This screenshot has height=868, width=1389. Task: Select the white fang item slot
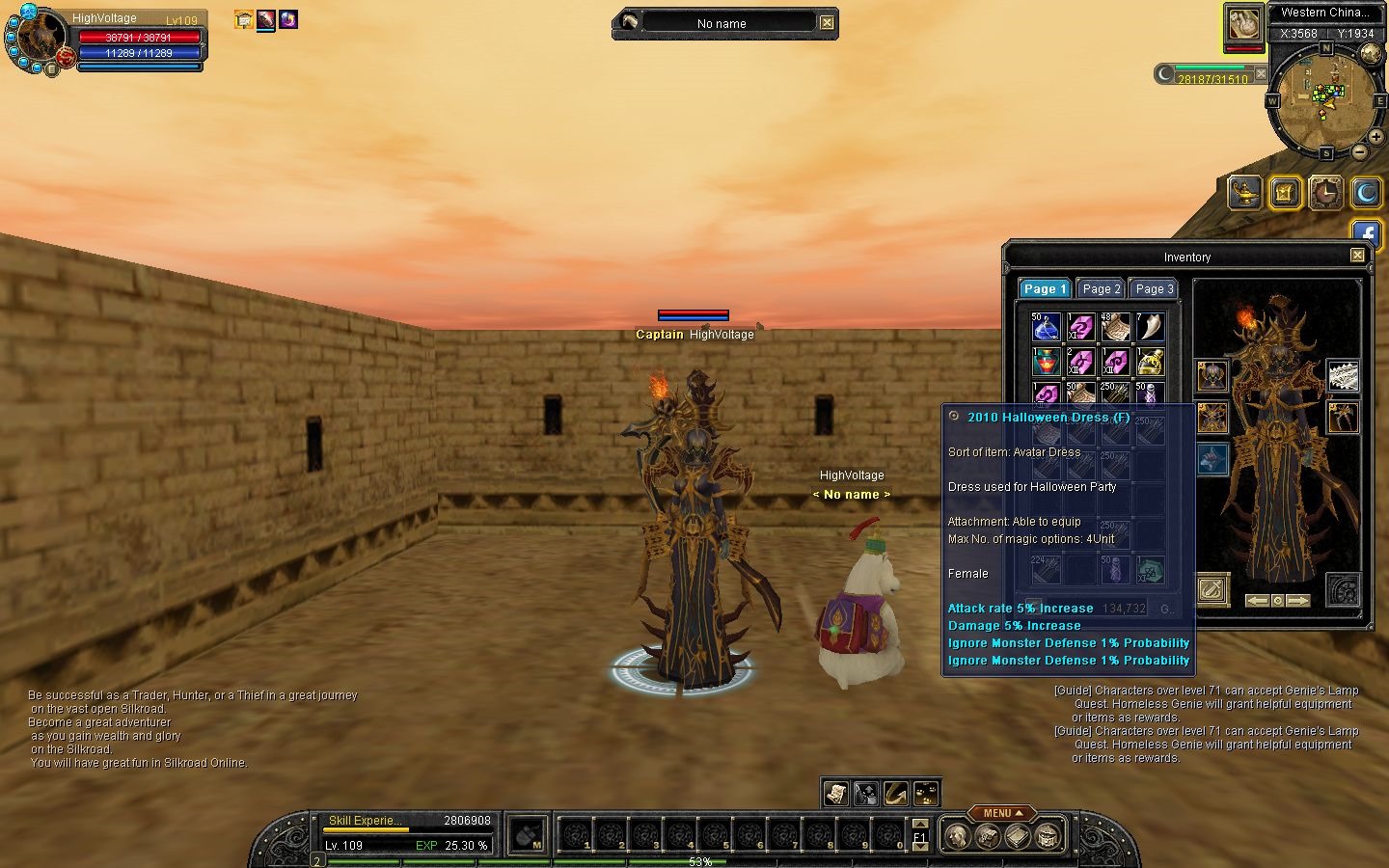pyautogui.click(x=1150, y=327)
